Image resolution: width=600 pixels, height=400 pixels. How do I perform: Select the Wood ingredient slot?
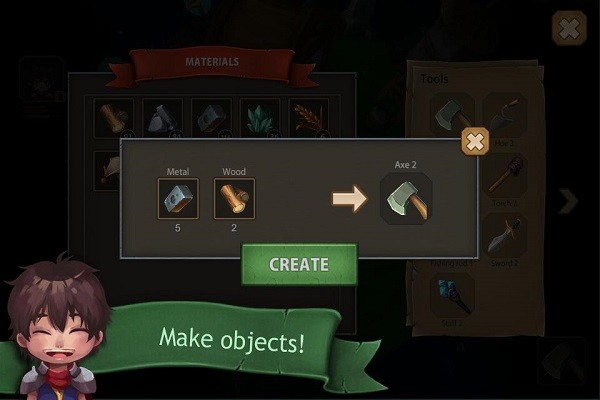[x=234, y=199]
